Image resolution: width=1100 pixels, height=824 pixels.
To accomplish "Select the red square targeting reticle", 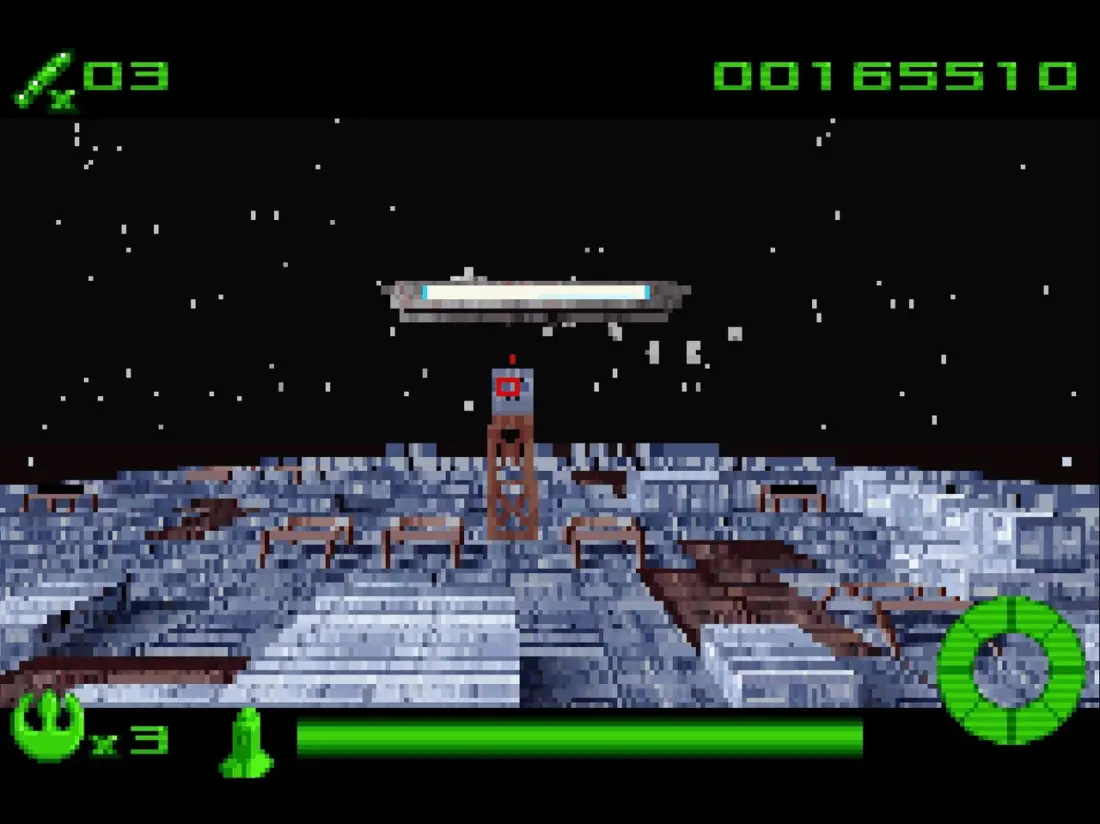I will click(508, 386).
